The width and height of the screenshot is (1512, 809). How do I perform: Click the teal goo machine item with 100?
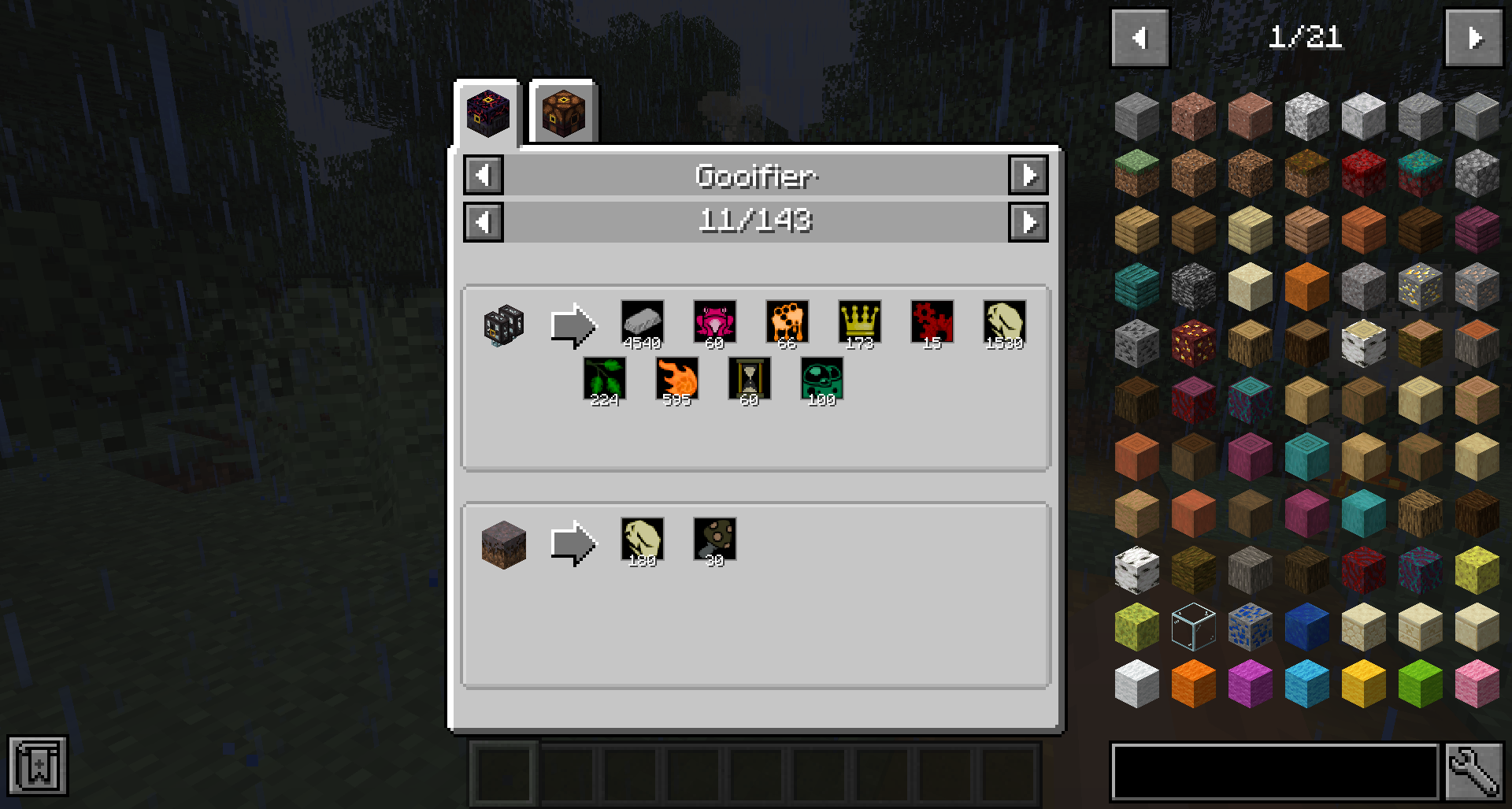tap(821, 378)
